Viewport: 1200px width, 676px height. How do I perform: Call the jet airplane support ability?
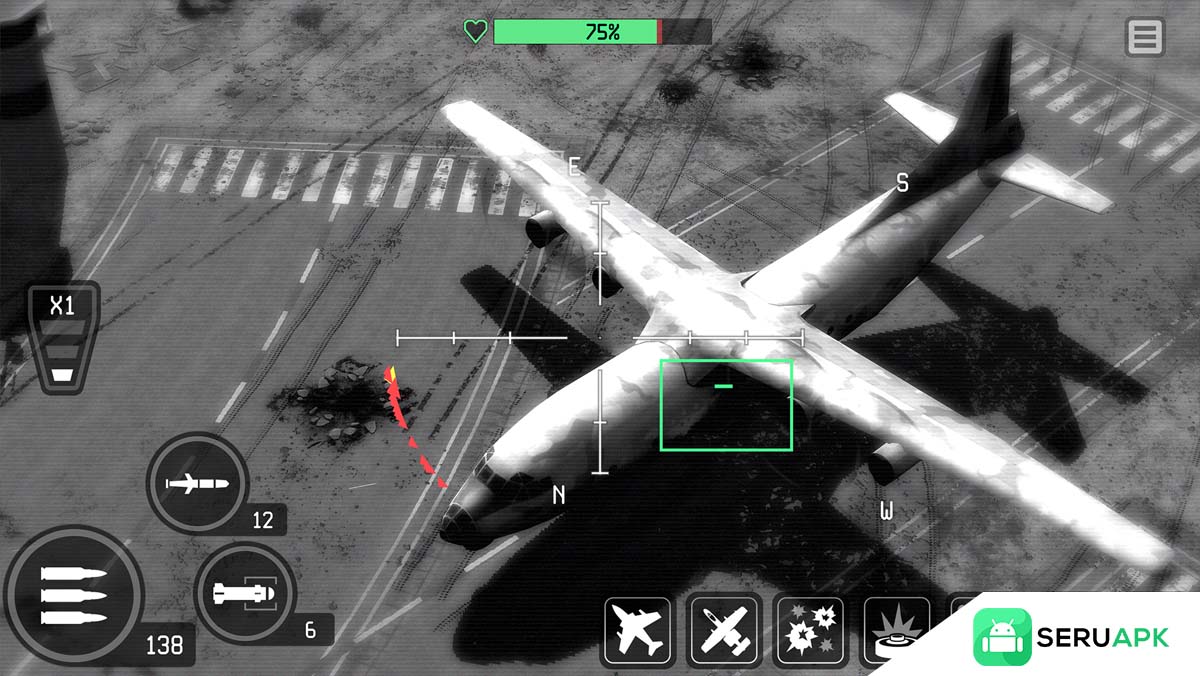tap(637, 631)
